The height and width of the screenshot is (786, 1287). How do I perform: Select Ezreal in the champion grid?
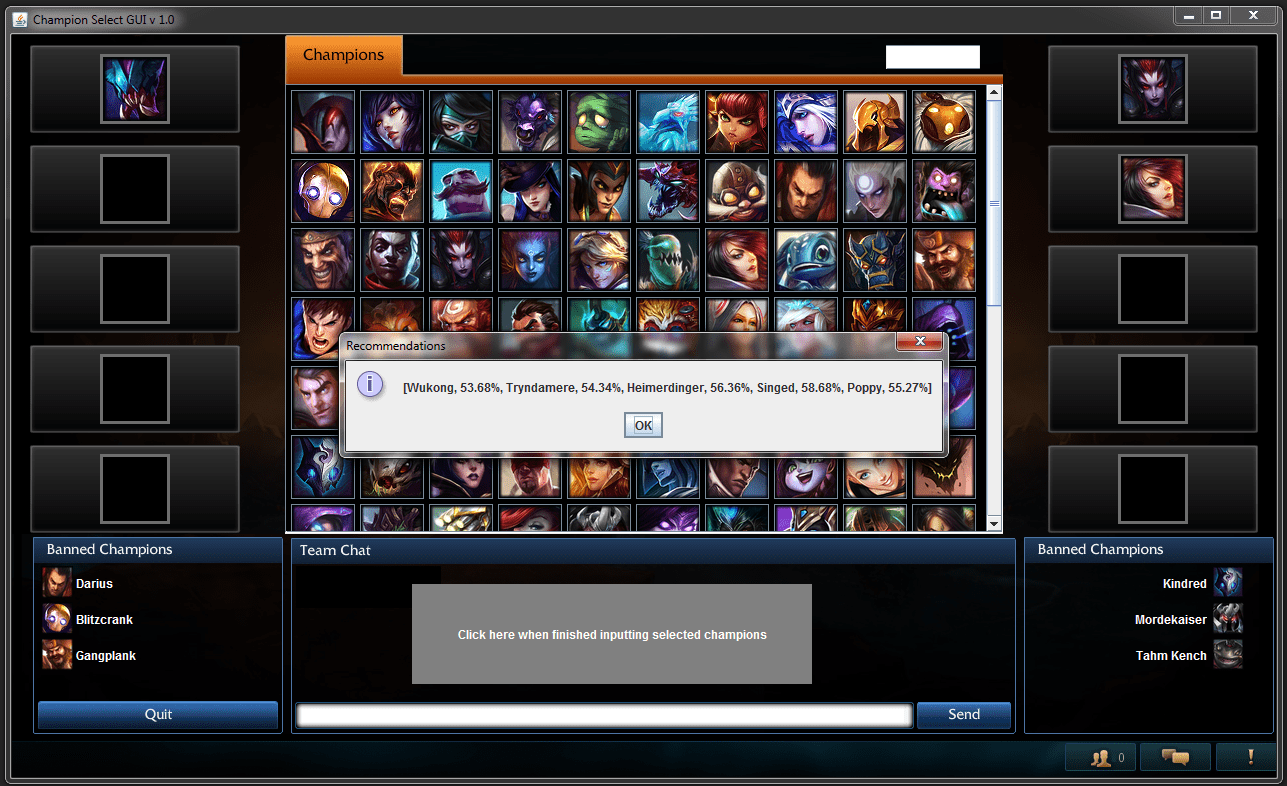click(x=598, y=260)
